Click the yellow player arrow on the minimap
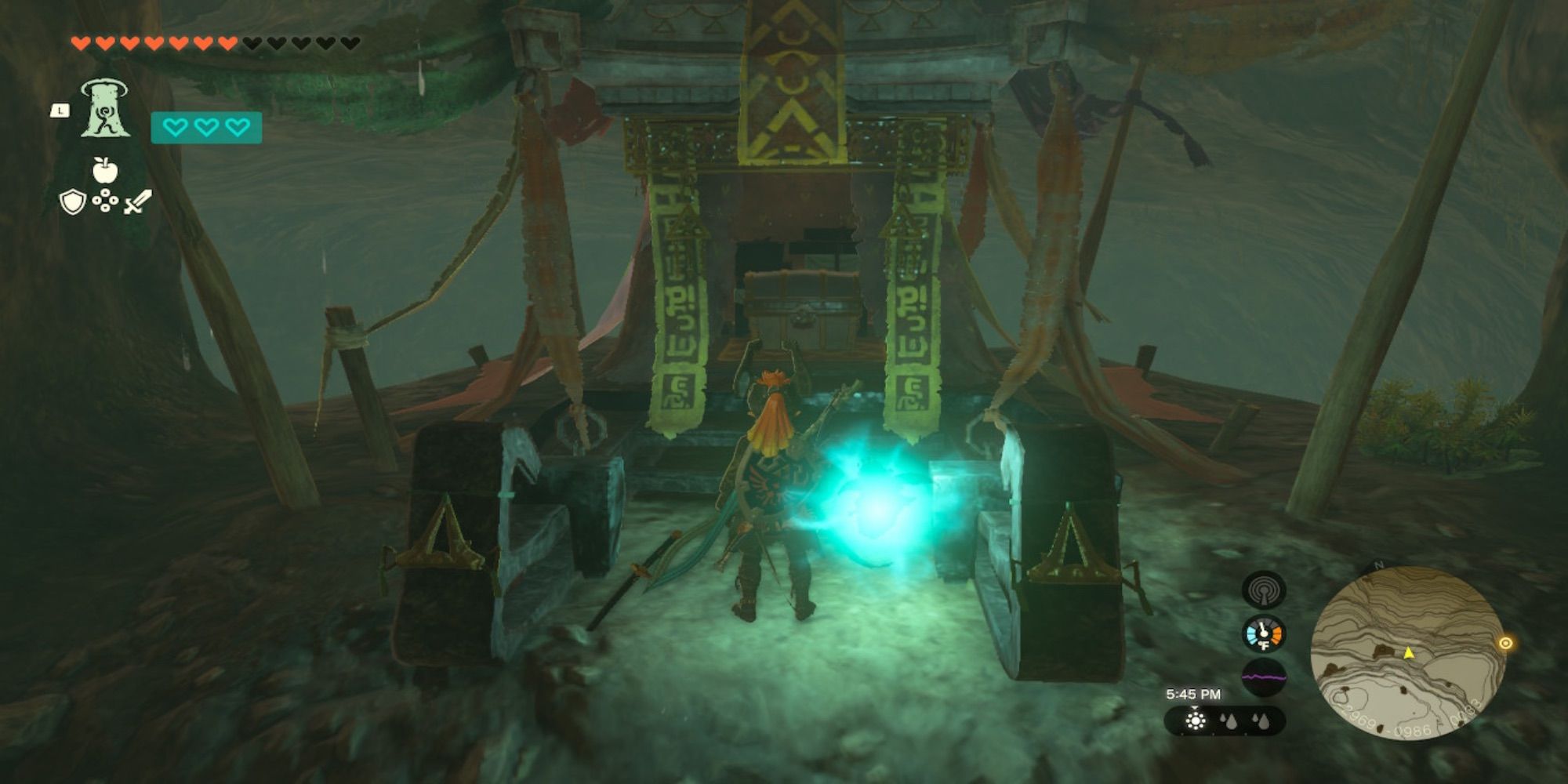1568x784 pixels. click(x=1409, y=654)
